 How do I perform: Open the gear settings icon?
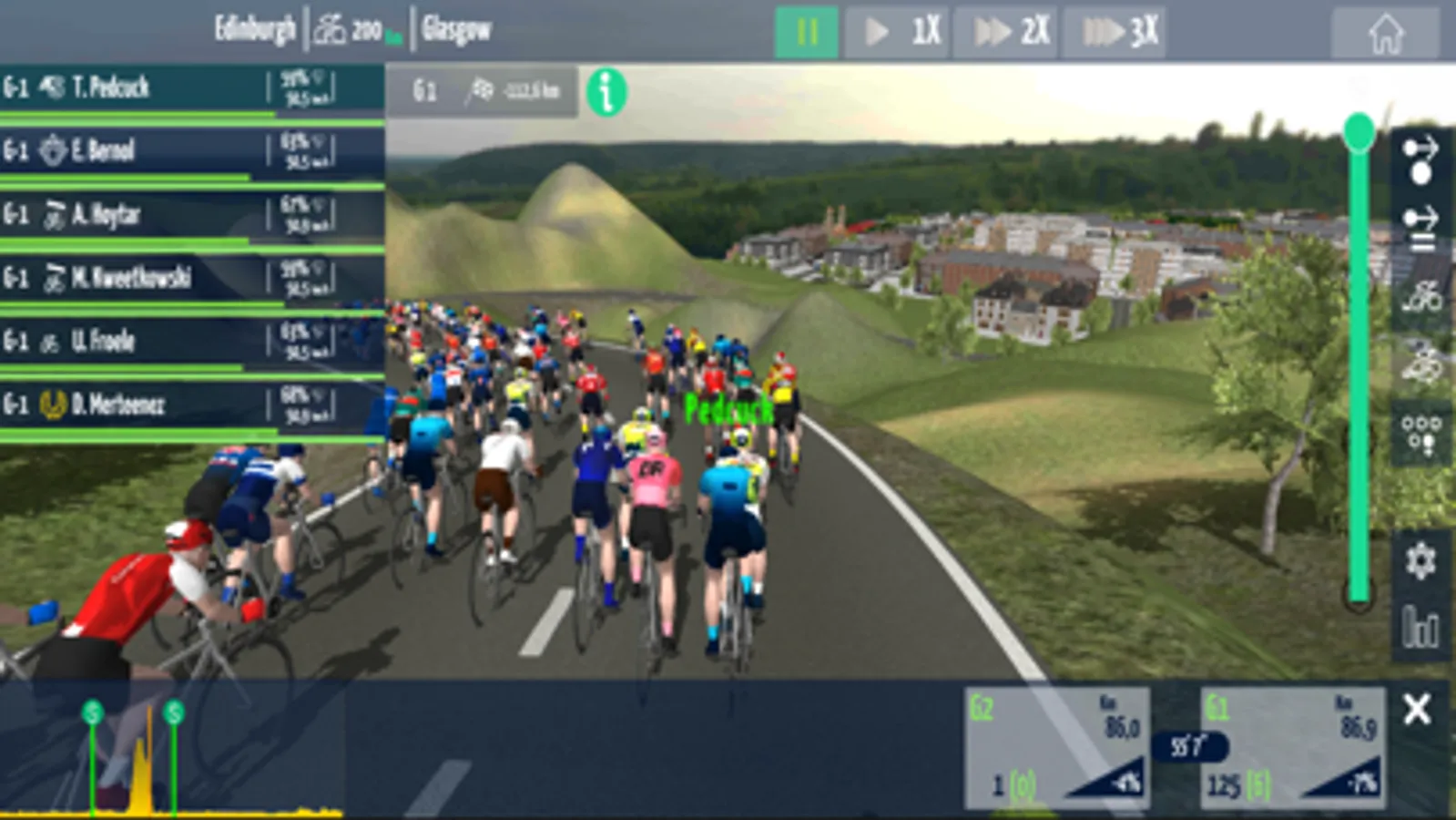(1420, 559)
